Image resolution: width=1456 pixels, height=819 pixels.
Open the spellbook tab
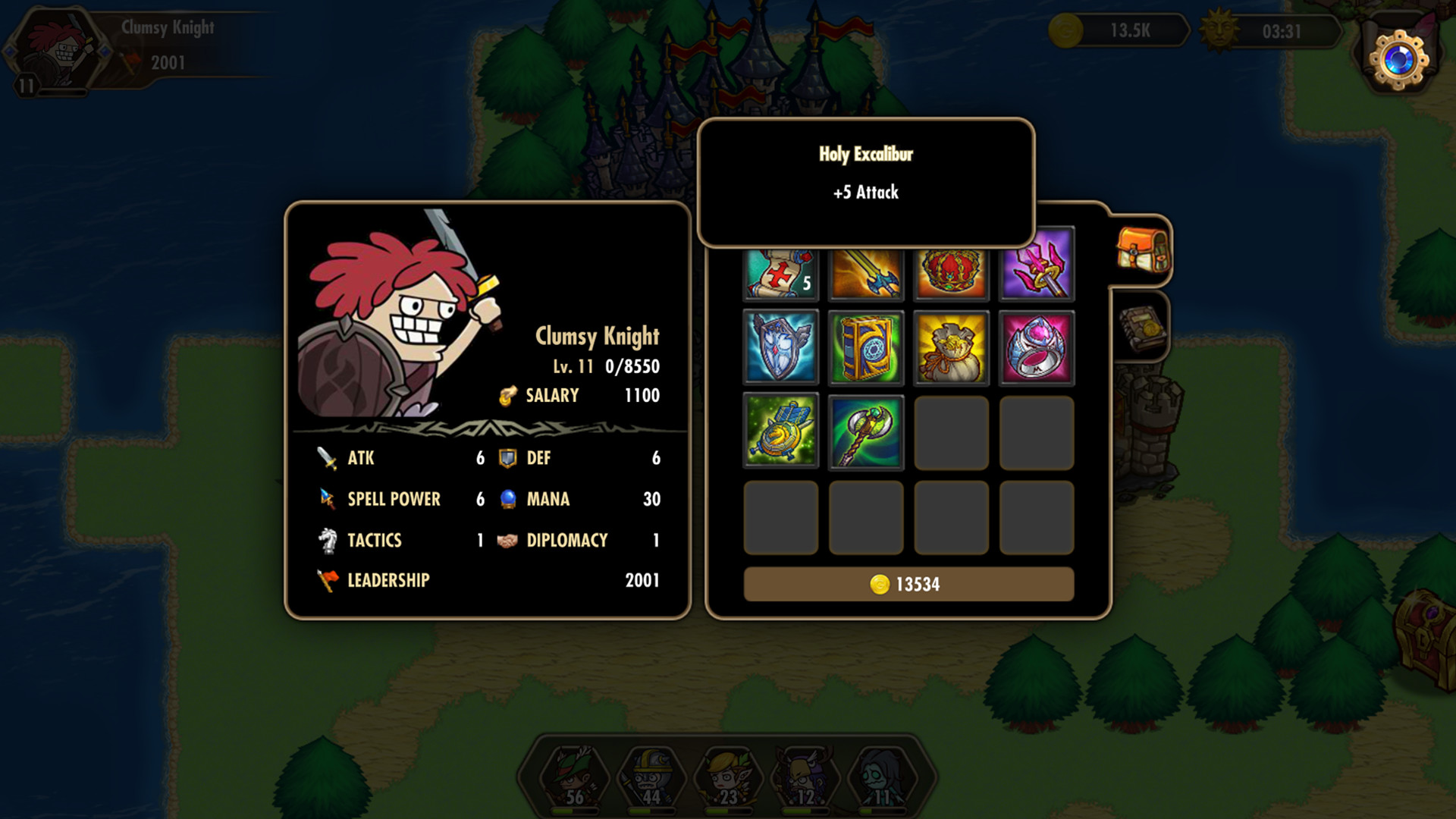[x=1142, y=328]
